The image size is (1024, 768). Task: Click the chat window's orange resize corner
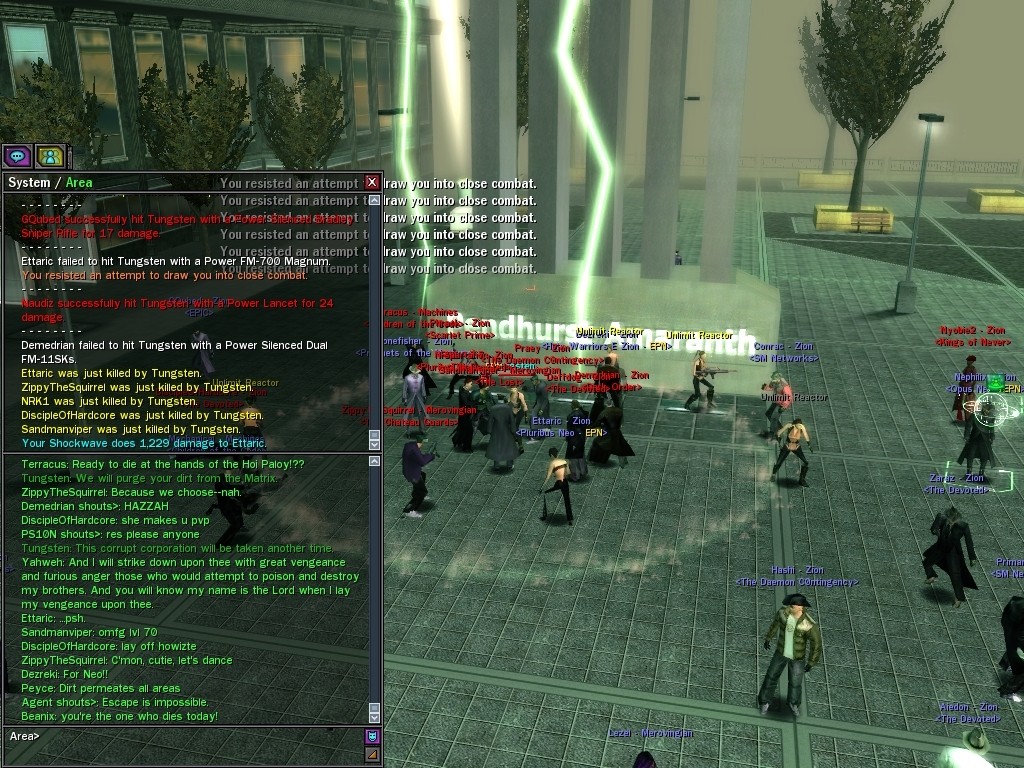[372, 754]
